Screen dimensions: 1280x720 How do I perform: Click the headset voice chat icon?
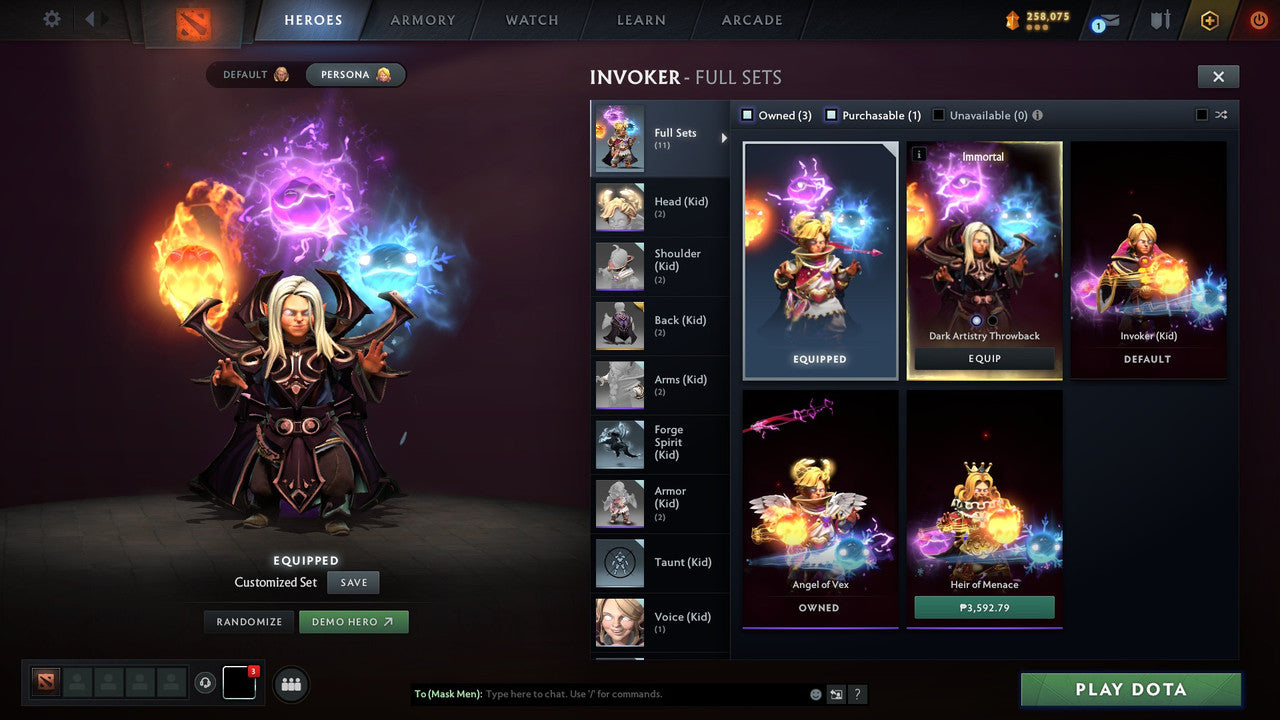click(207, 683)
